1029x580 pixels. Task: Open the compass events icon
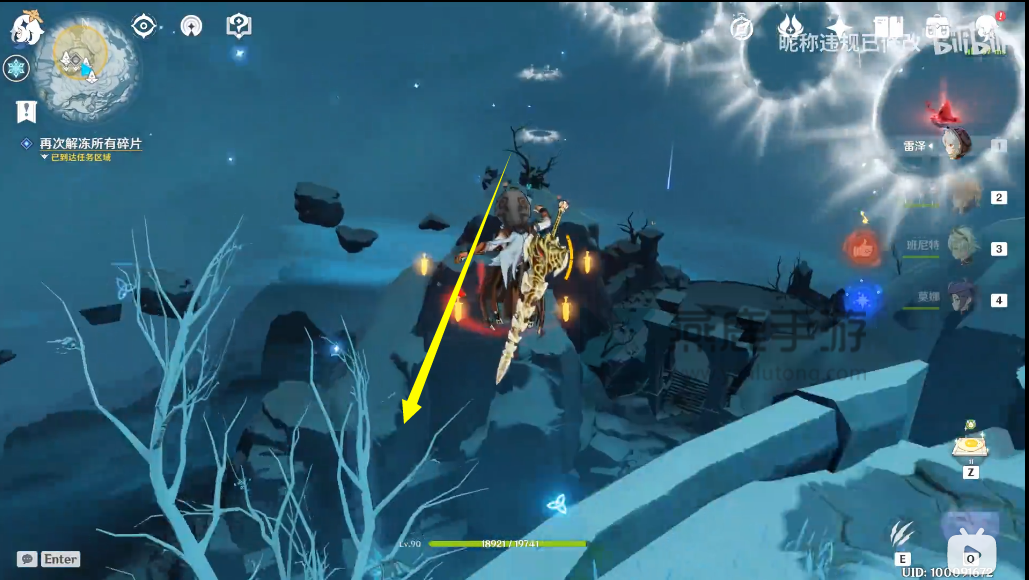click(x=741, y=28)
